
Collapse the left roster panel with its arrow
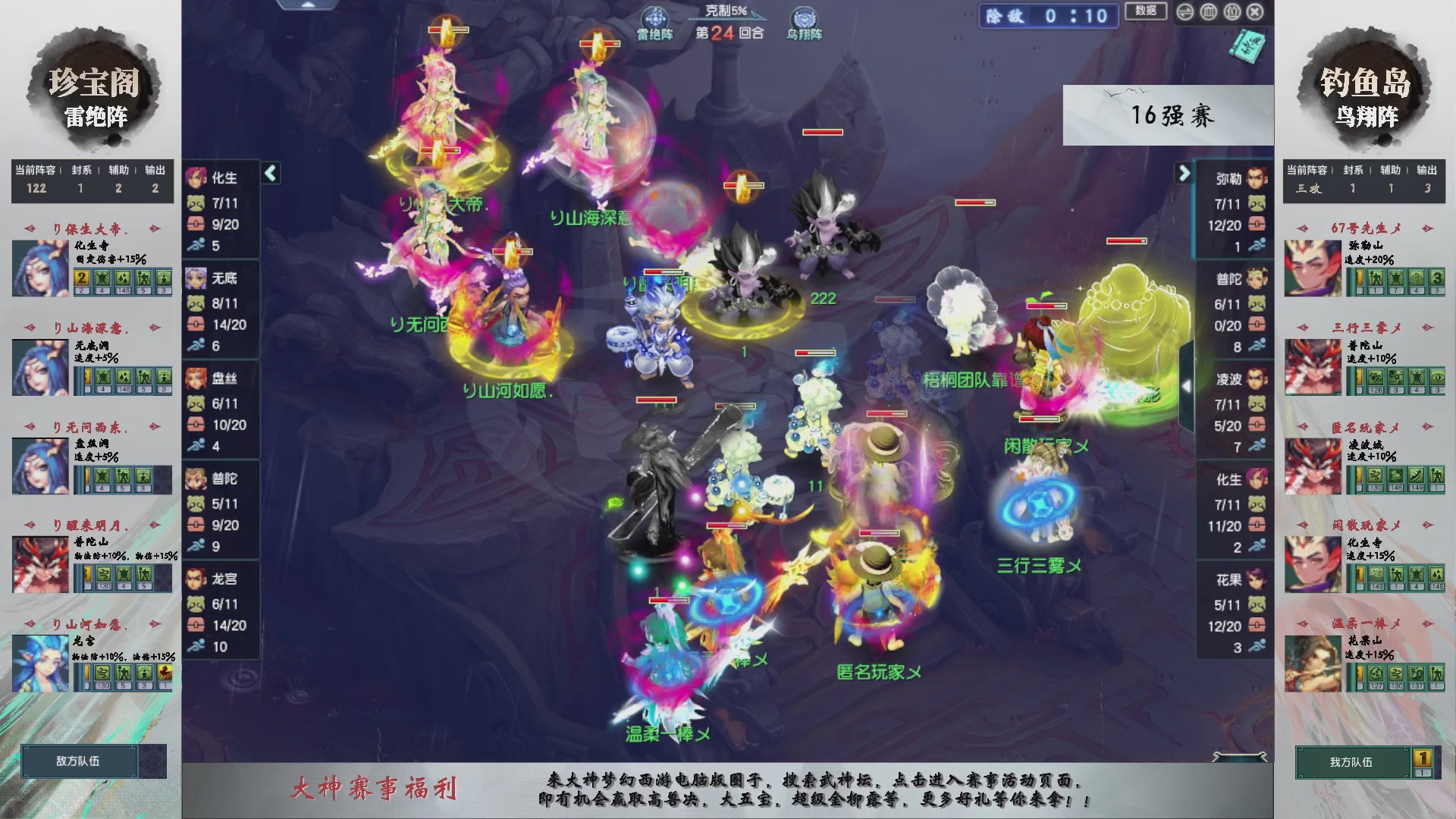270,173
